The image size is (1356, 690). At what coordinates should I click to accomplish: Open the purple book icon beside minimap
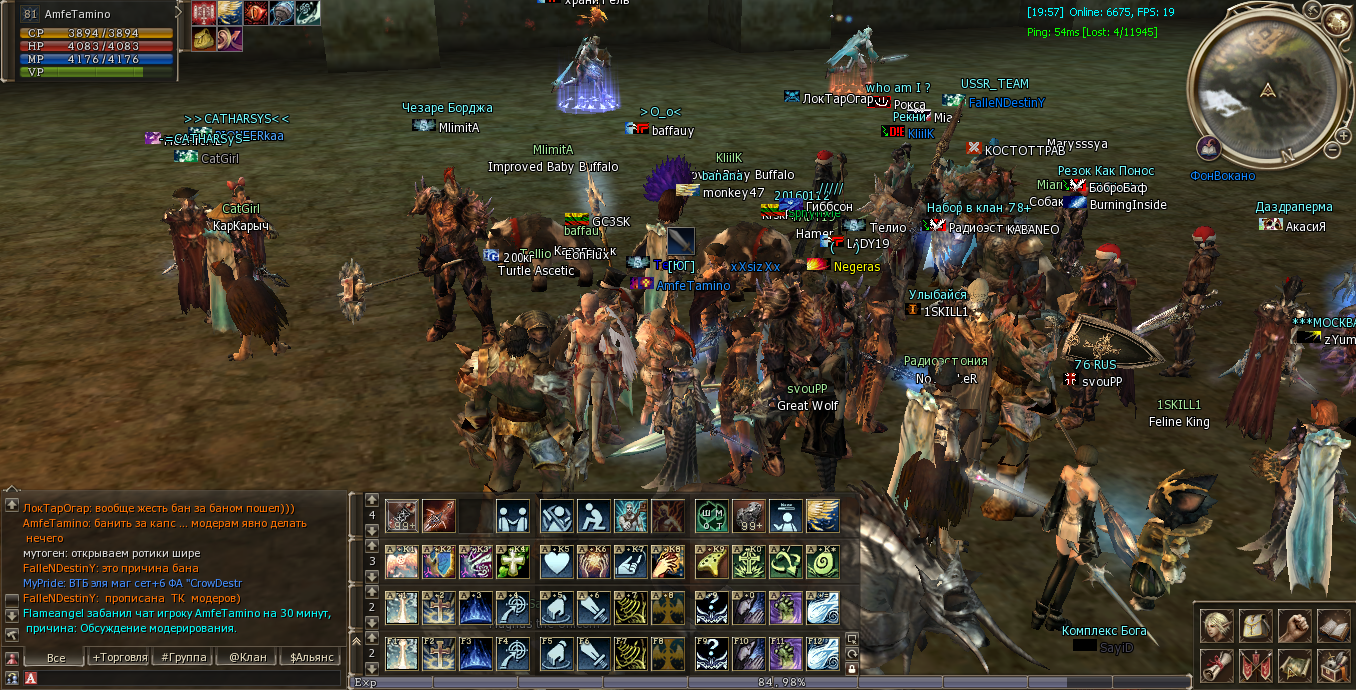coord(1209,148)
